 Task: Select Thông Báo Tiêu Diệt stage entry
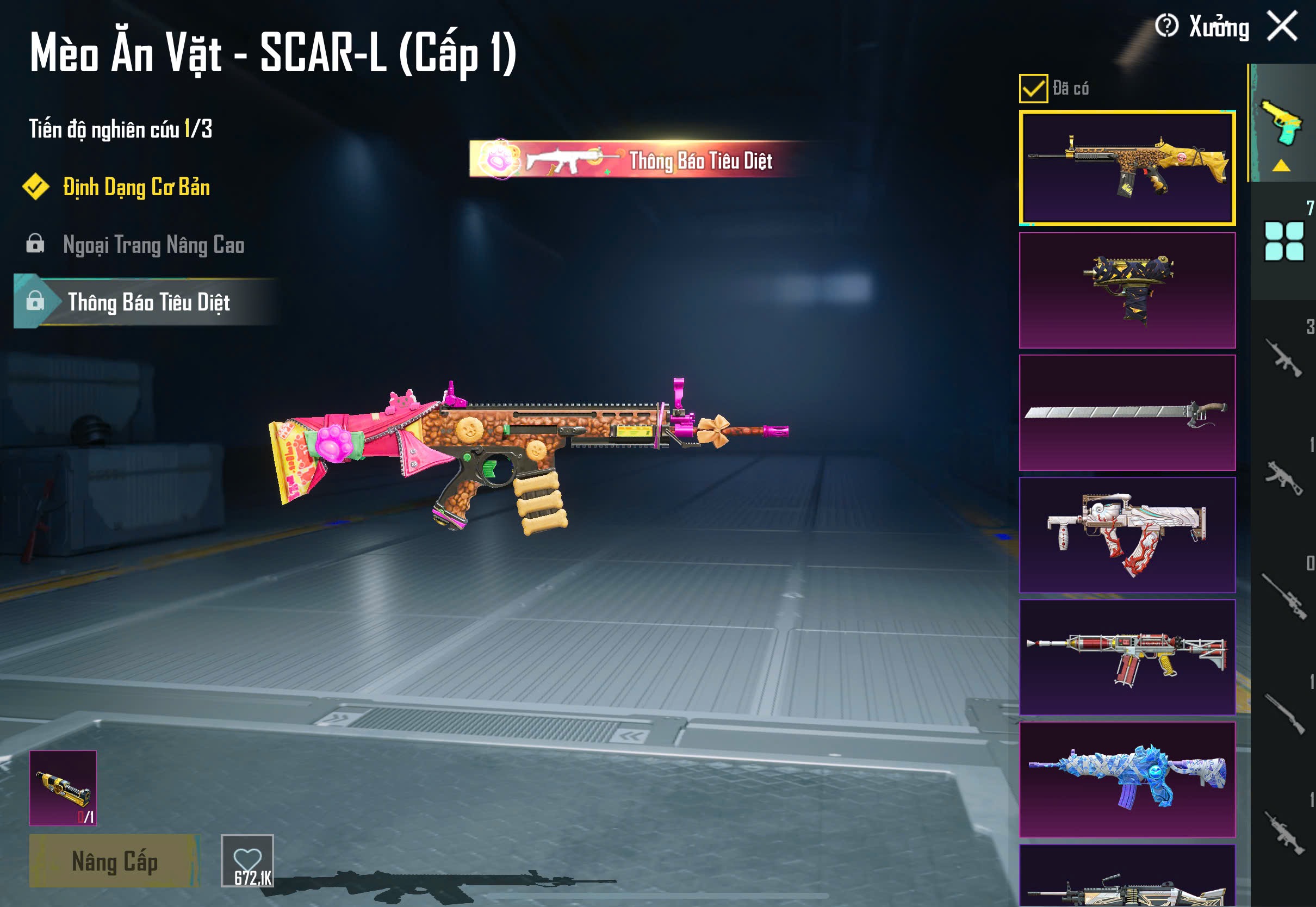coord(148,302)
